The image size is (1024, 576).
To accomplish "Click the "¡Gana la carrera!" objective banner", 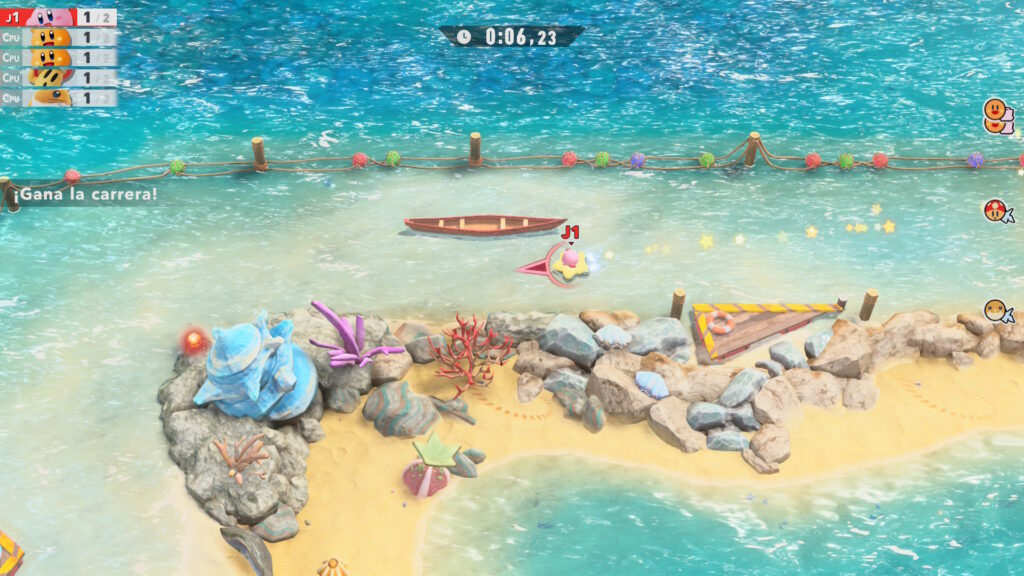I will 82,194.
